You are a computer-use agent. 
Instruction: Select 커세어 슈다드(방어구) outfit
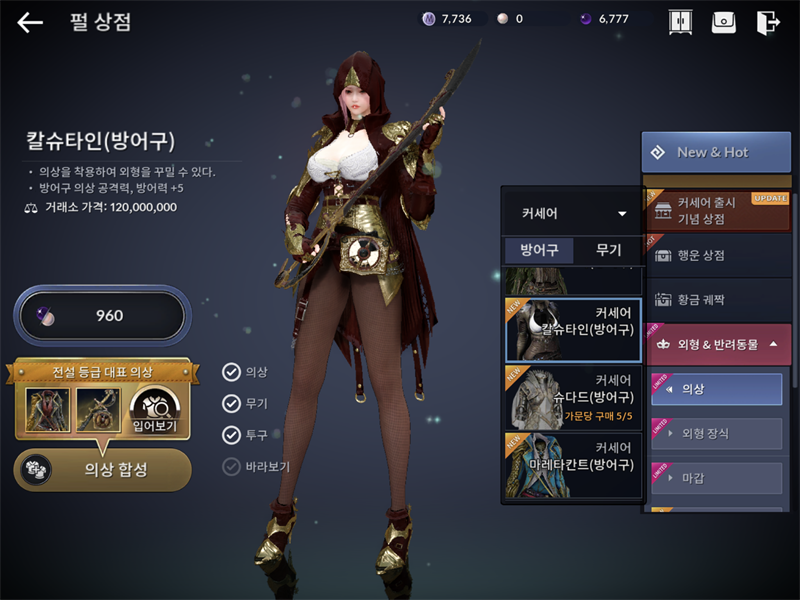tap(573, 396)
